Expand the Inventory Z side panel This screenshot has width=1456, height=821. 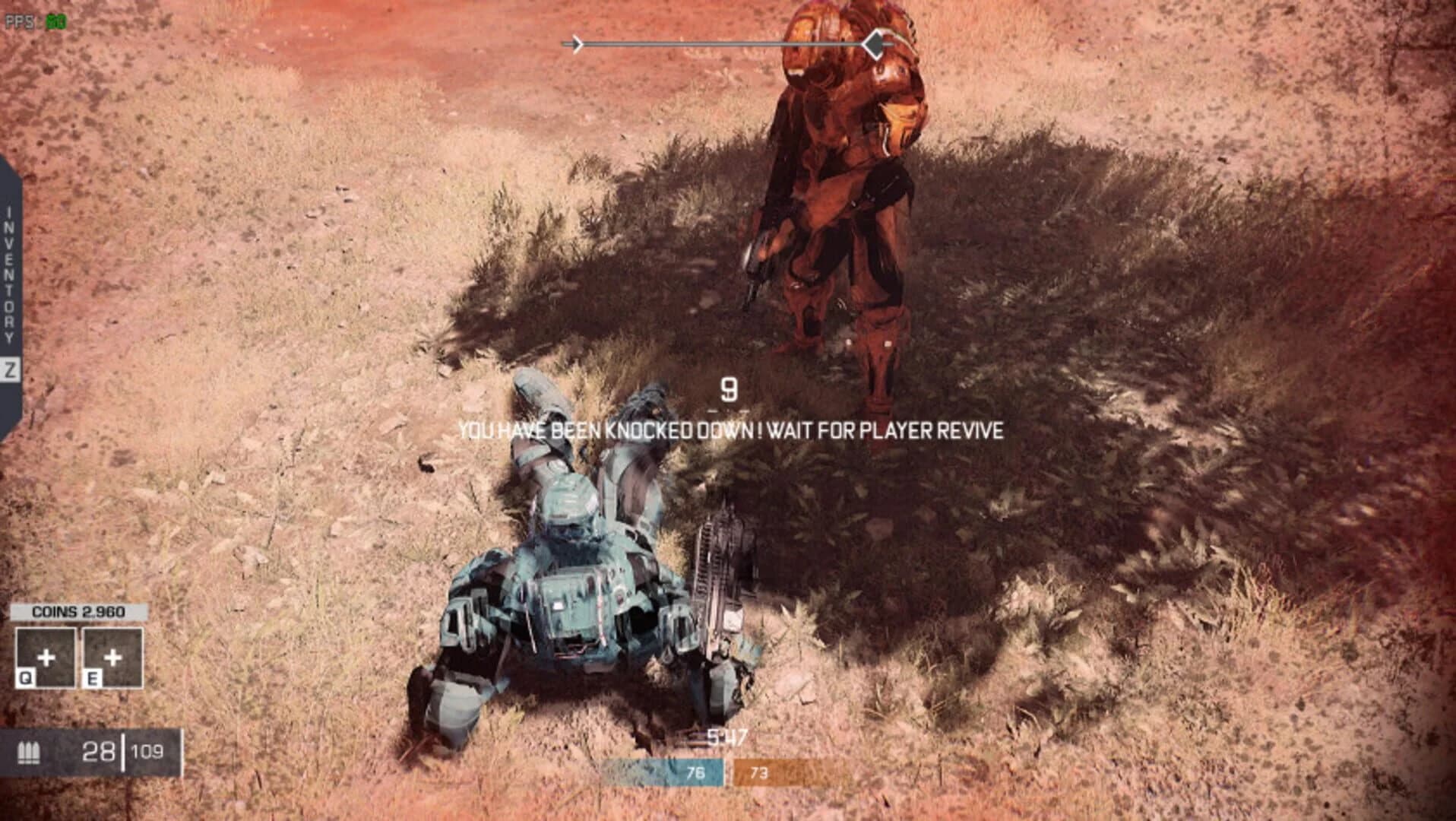click(10, 296)
